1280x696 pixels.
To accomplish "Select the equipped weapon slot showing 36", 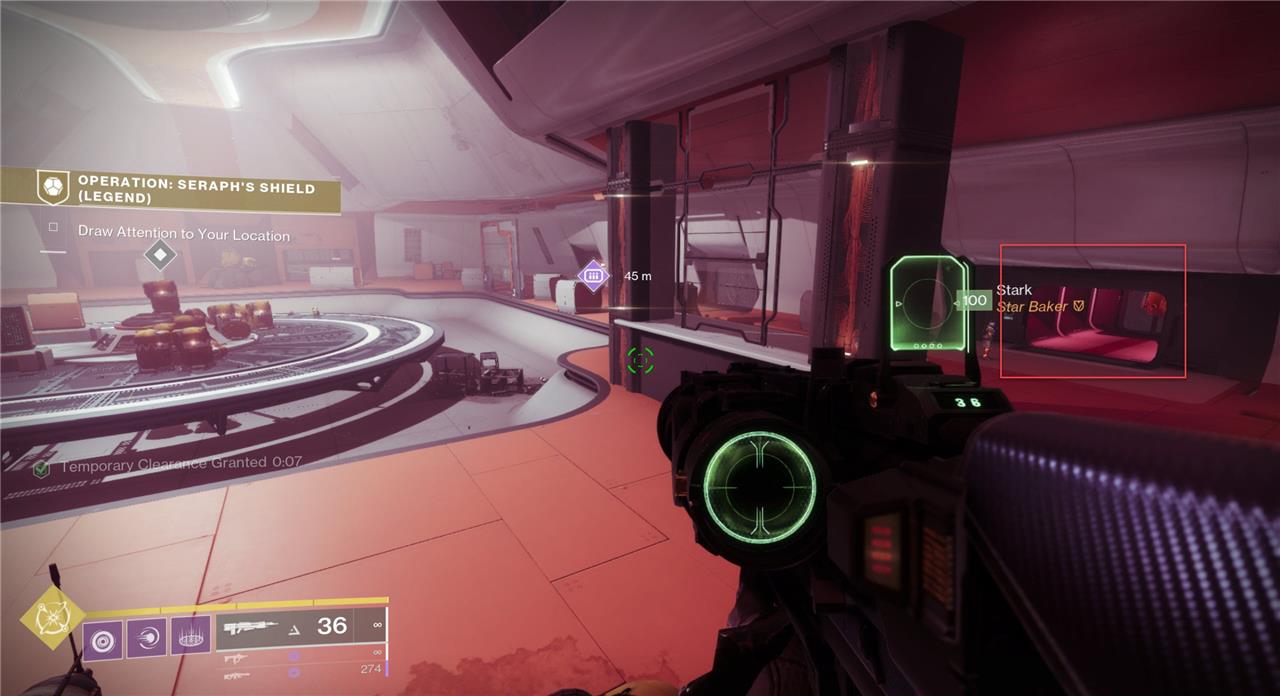I will (x=300, y=627).
